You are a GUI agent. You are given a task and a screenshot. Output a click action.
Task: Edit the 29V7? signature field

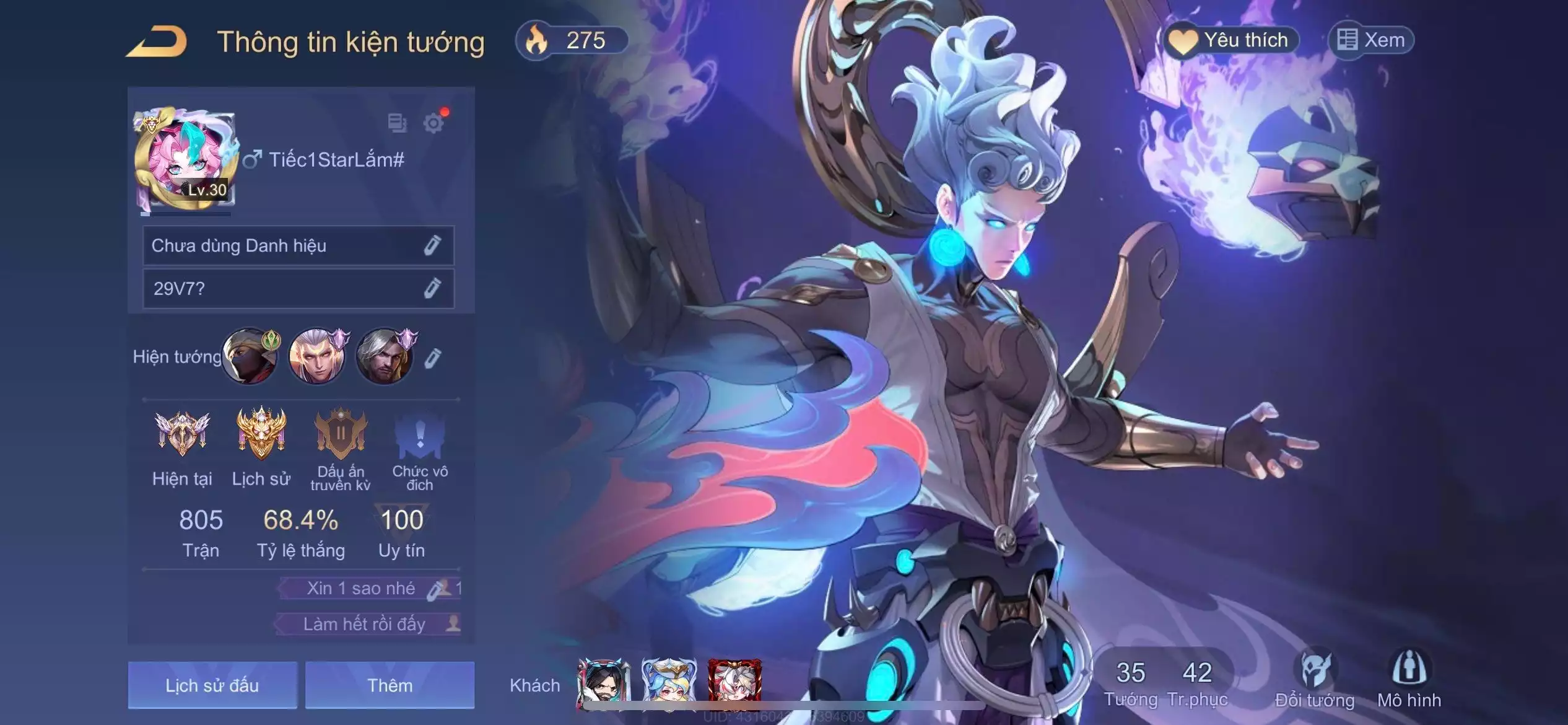pyautogui.click(x=432, y=288)
